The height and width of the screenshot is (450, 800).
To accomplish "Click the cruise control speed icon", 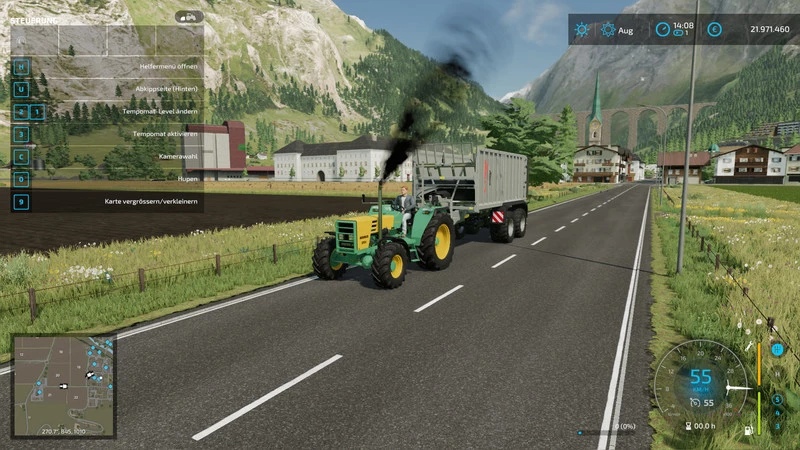I will [x=693, y=402].
